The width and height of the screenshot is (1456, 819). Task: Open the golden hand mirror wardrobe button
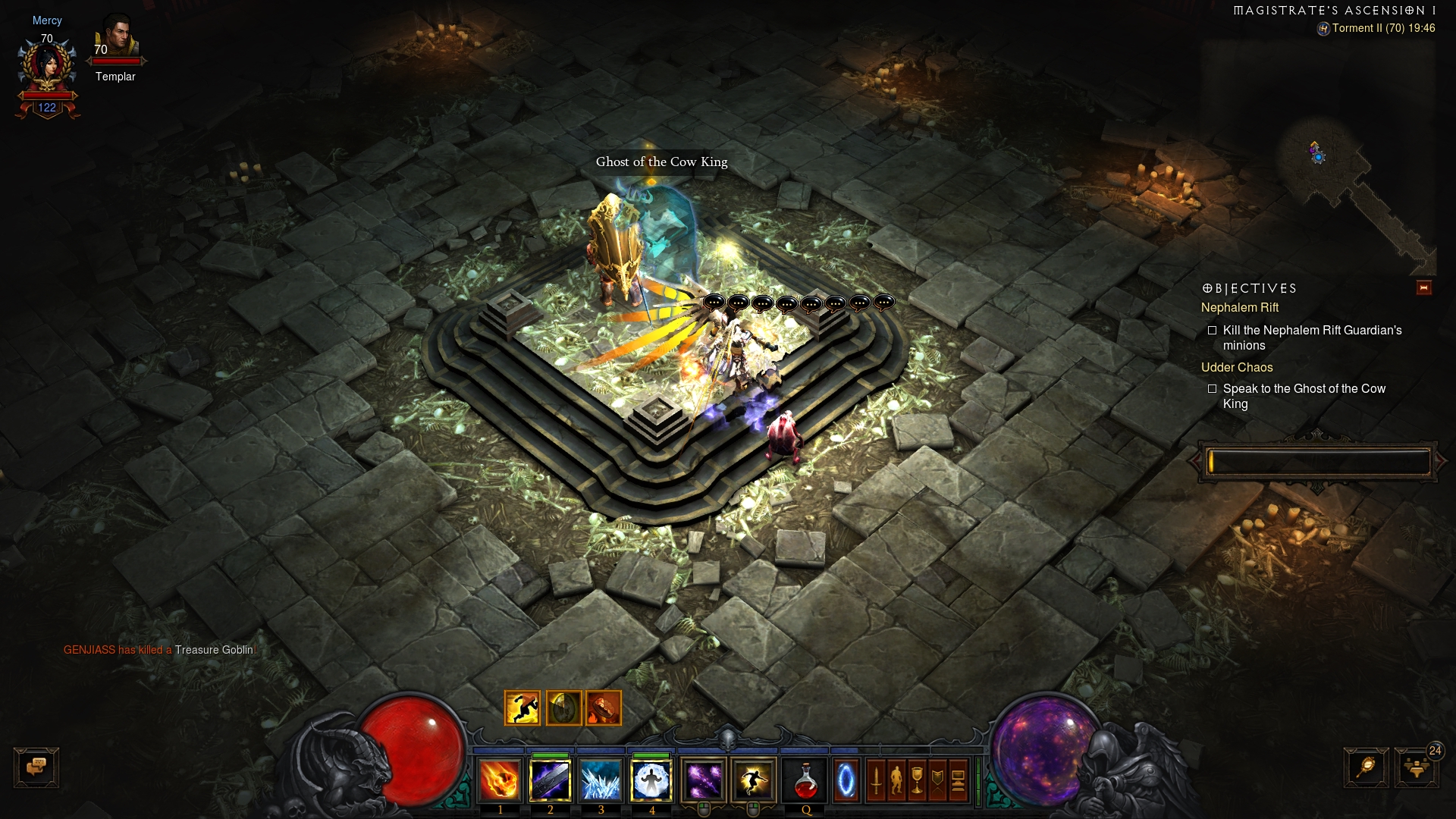coord(1366,767)
